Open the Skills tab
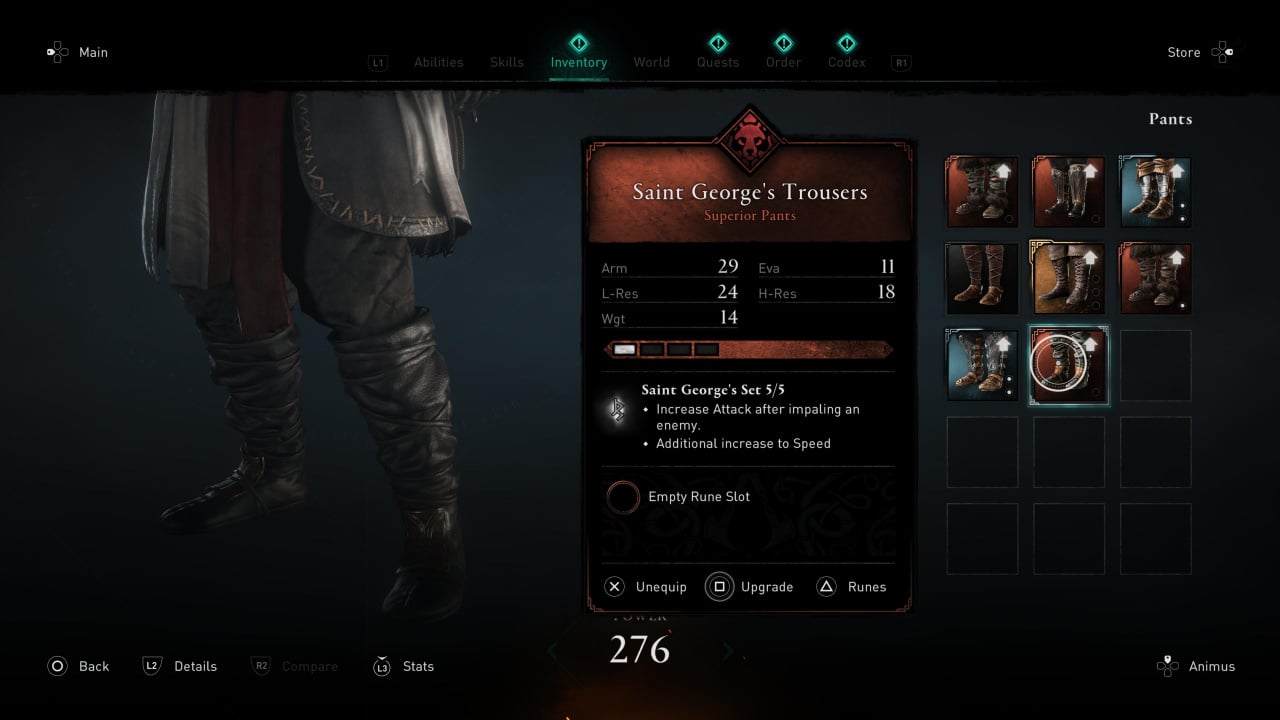1280x720 pixels. 506,62
